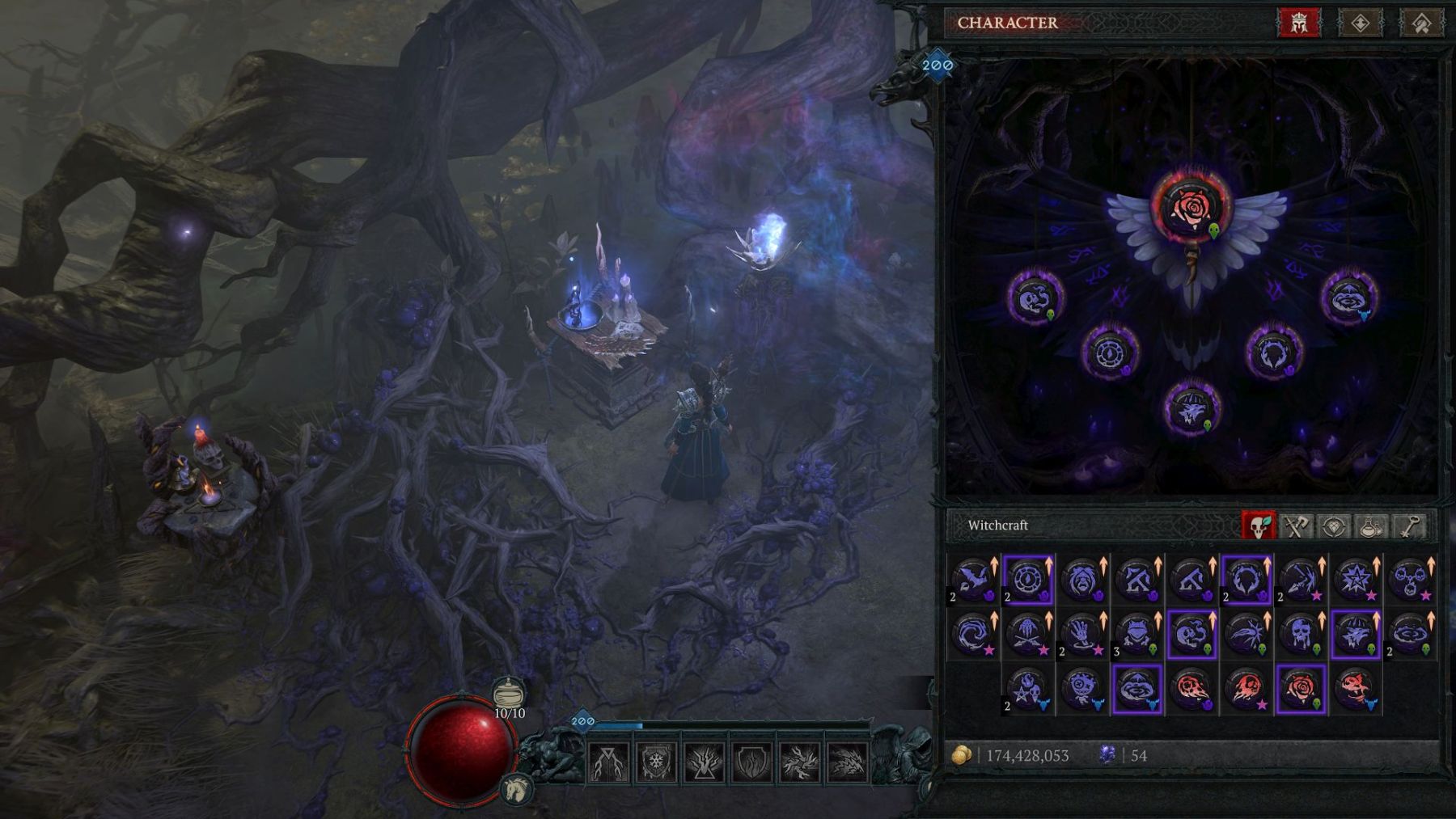The height and width of the screenshot is (819, 1456).
Task: Open the Witchcraft skull-and-leaf inventory tab
Action: point(1259,526)
